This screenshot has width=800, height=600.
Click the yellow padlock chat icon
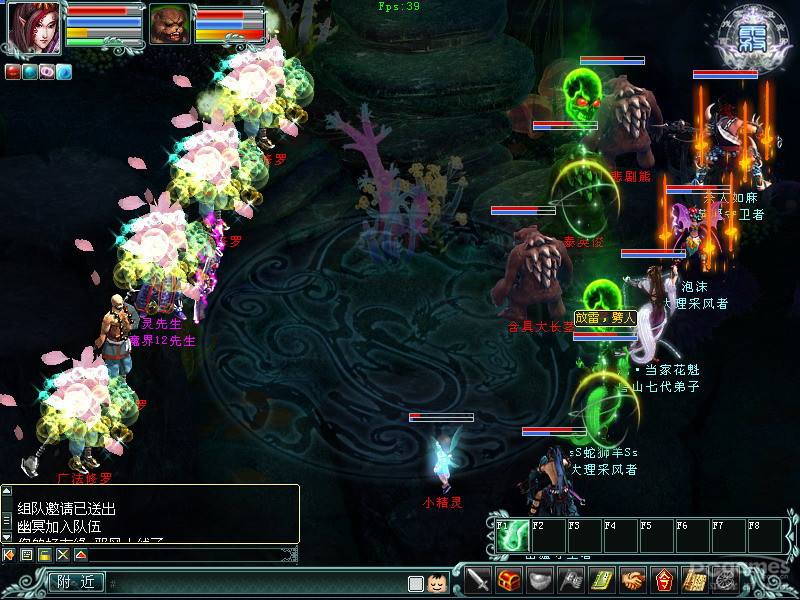point(44,554)
